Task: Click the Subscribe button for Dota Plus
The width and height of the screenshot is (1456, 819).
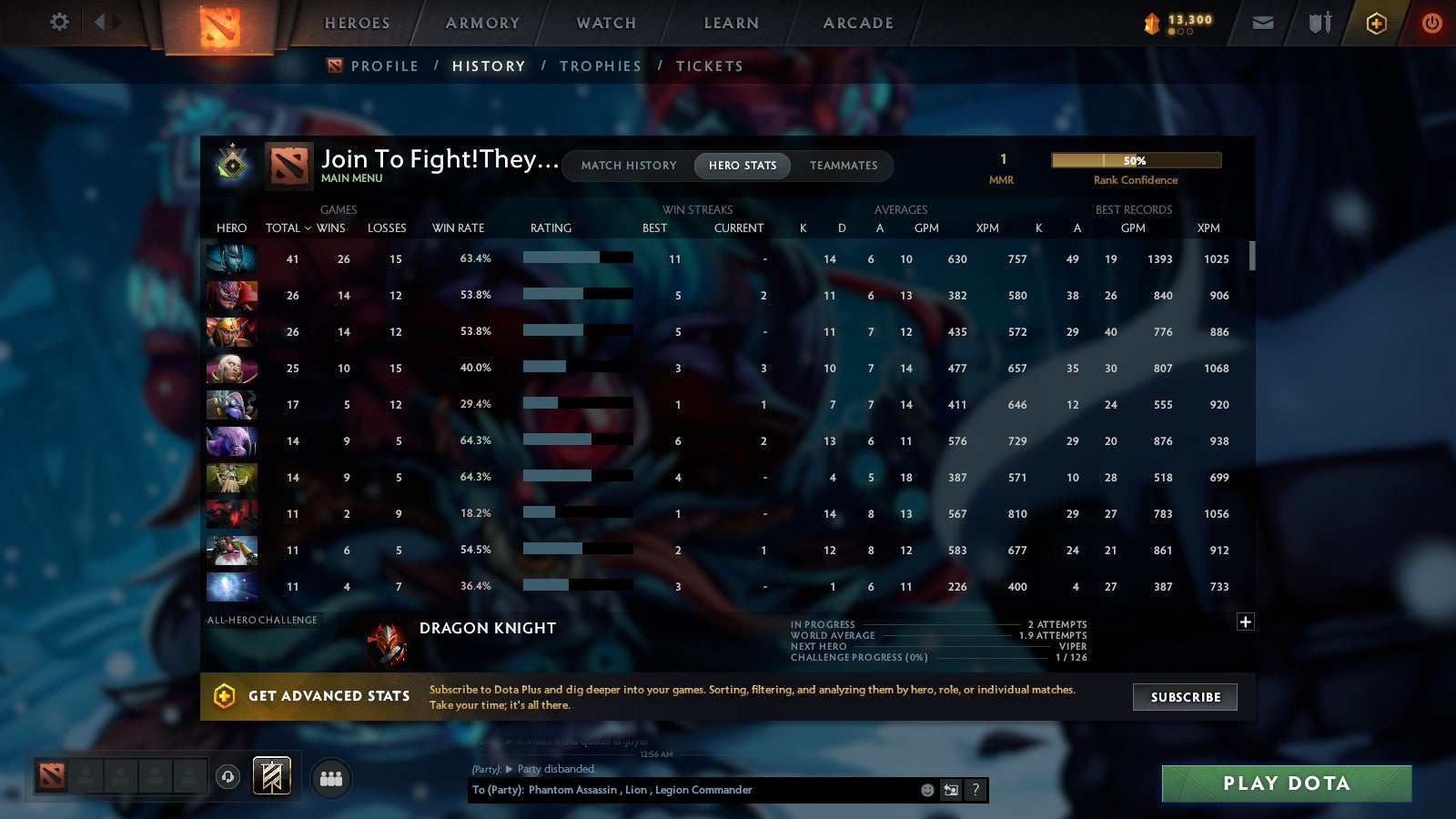Action: (1184, 697)
